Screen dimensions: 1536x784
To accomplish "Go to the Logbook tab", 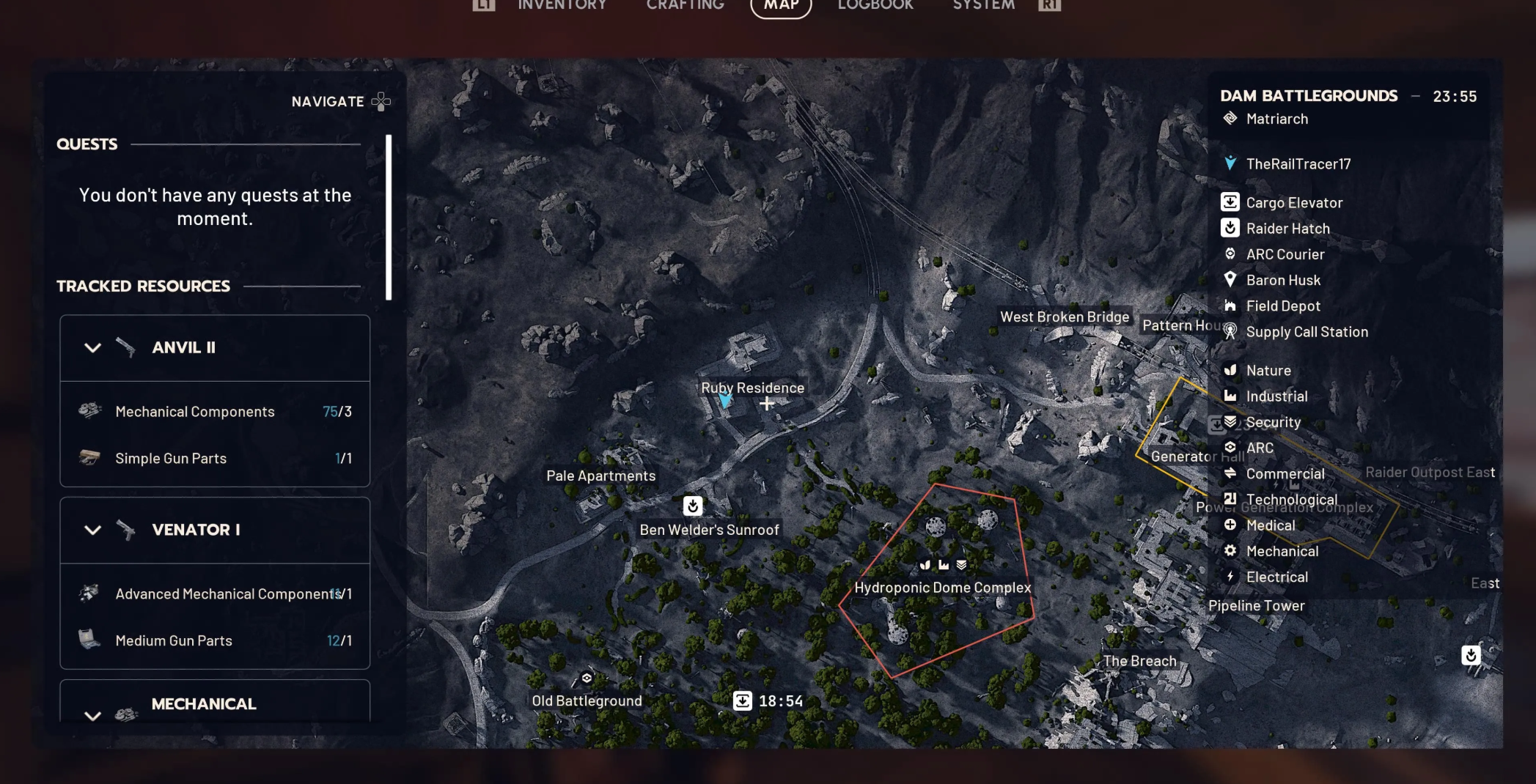I will tap(875, 5).
